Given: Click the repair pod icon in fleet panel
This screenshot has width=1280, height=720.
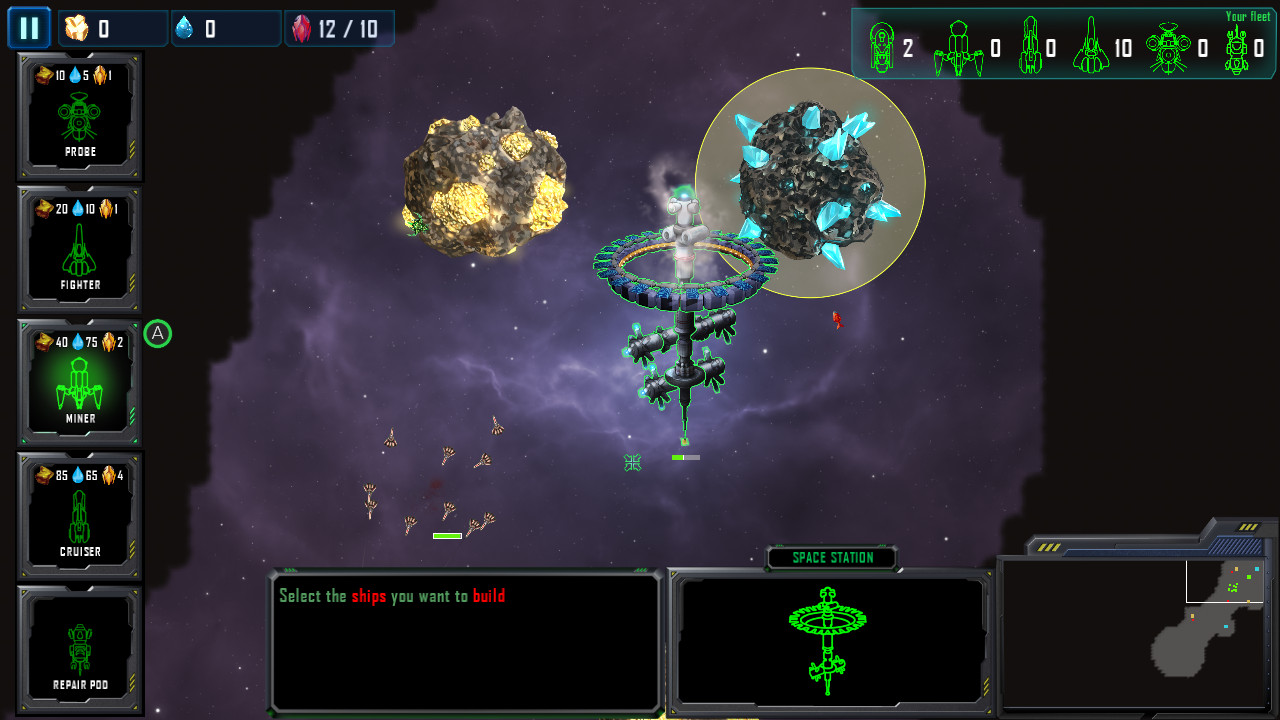Looking at the screenshot, I should coord(1237,47).
